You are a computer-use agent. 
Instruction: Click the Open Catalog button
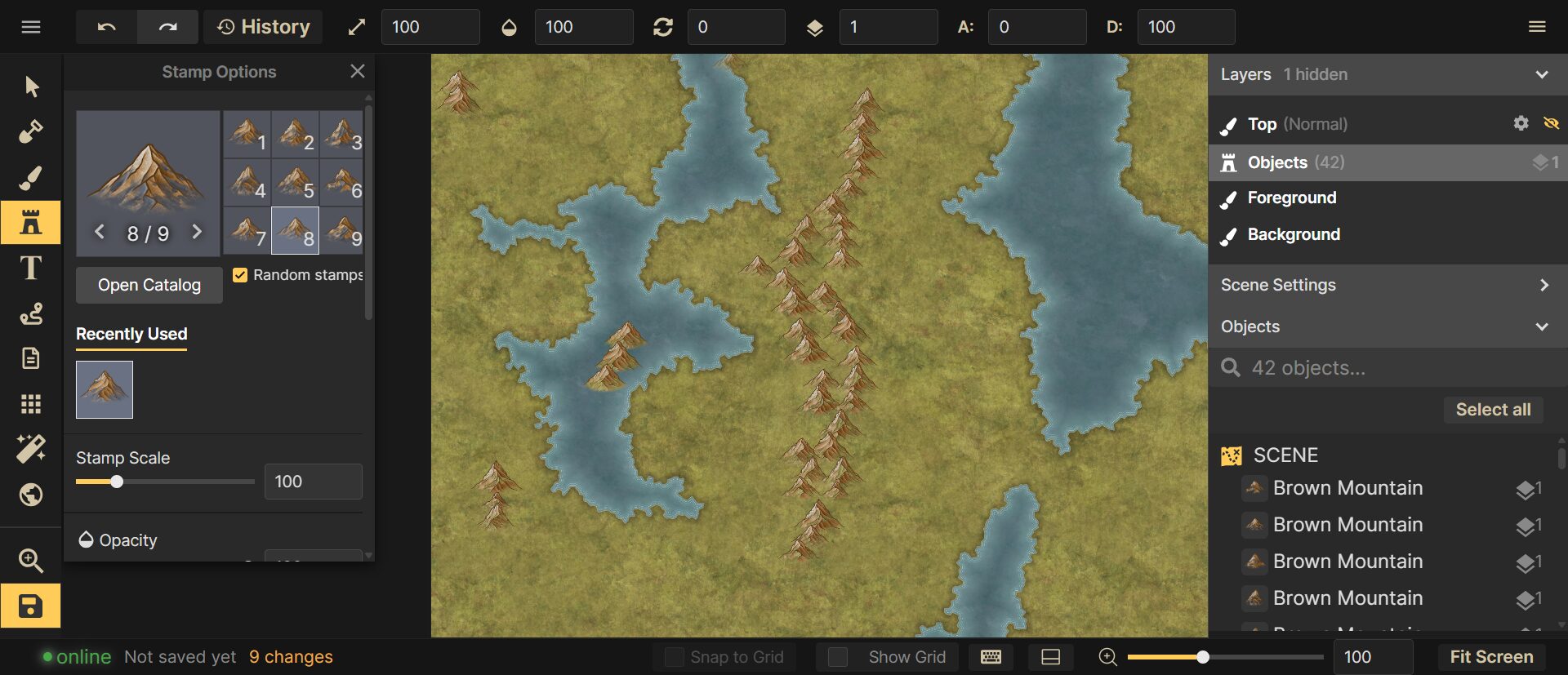click(149, 284)
